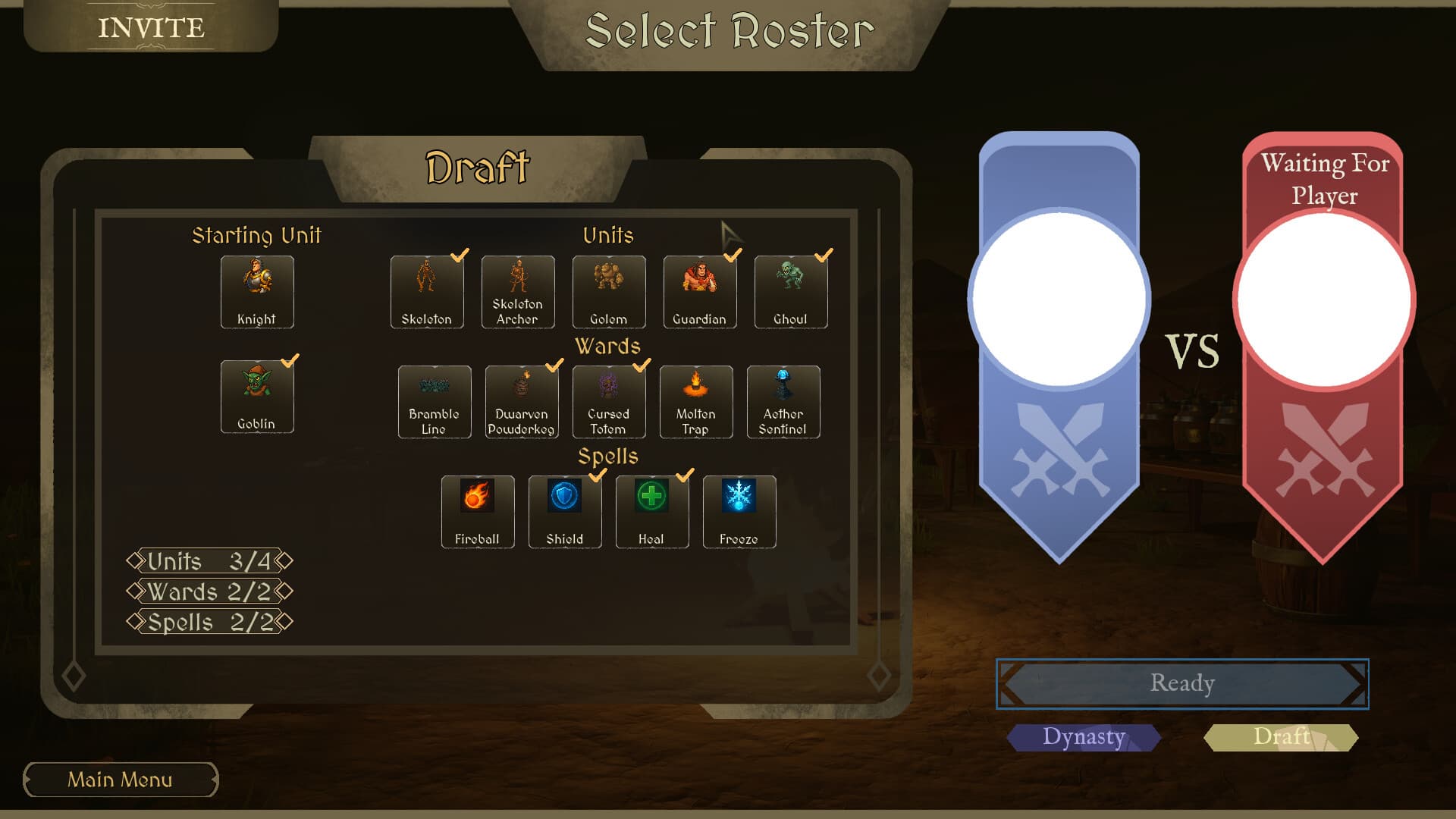Screen dimensions: 1456x819
Task: Toggle the Goblin starting unit selection
Action: (x=257, y=396)
